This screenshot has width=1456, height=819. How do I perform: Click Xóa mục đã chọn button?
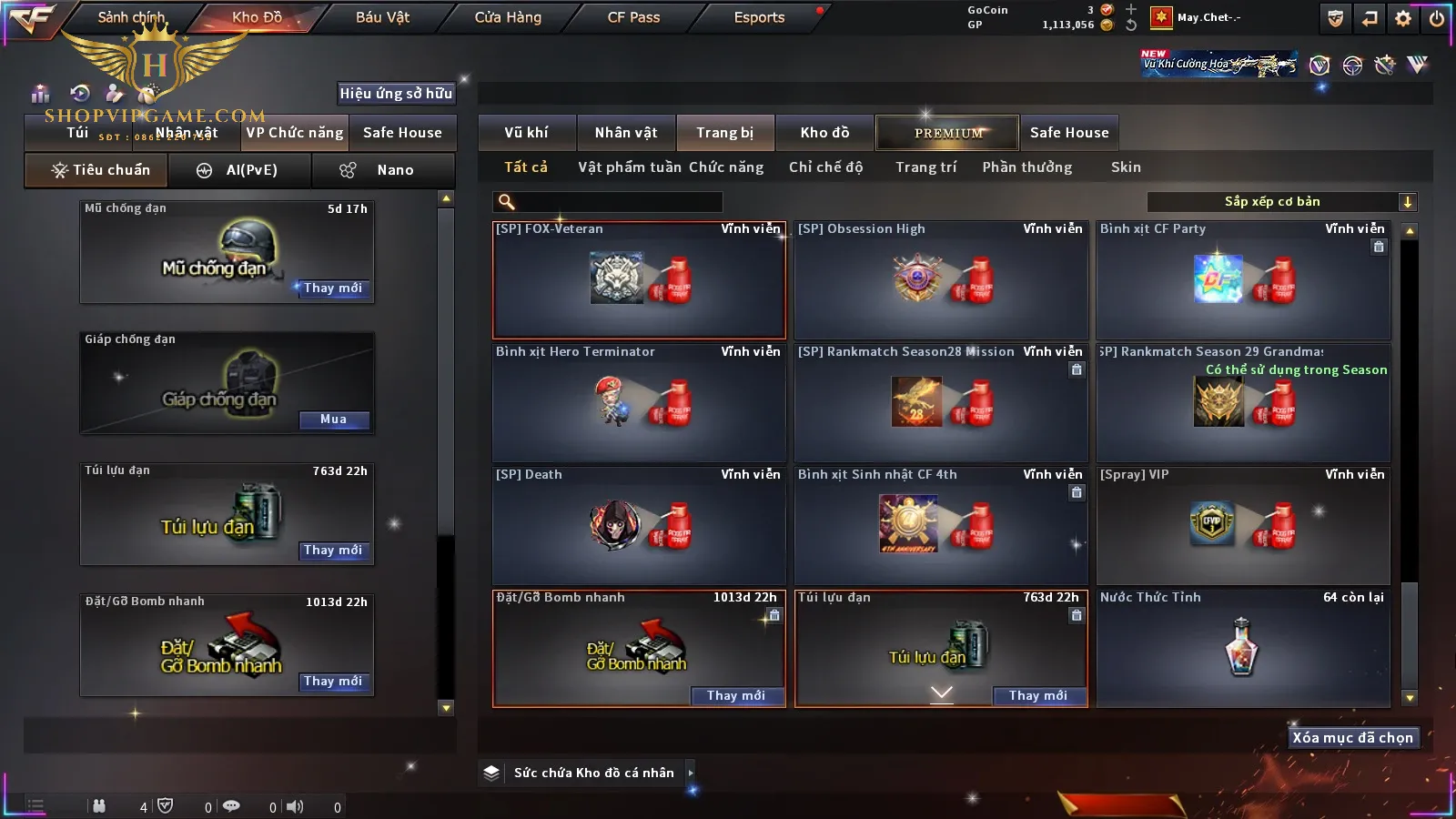coord(1352,738)
